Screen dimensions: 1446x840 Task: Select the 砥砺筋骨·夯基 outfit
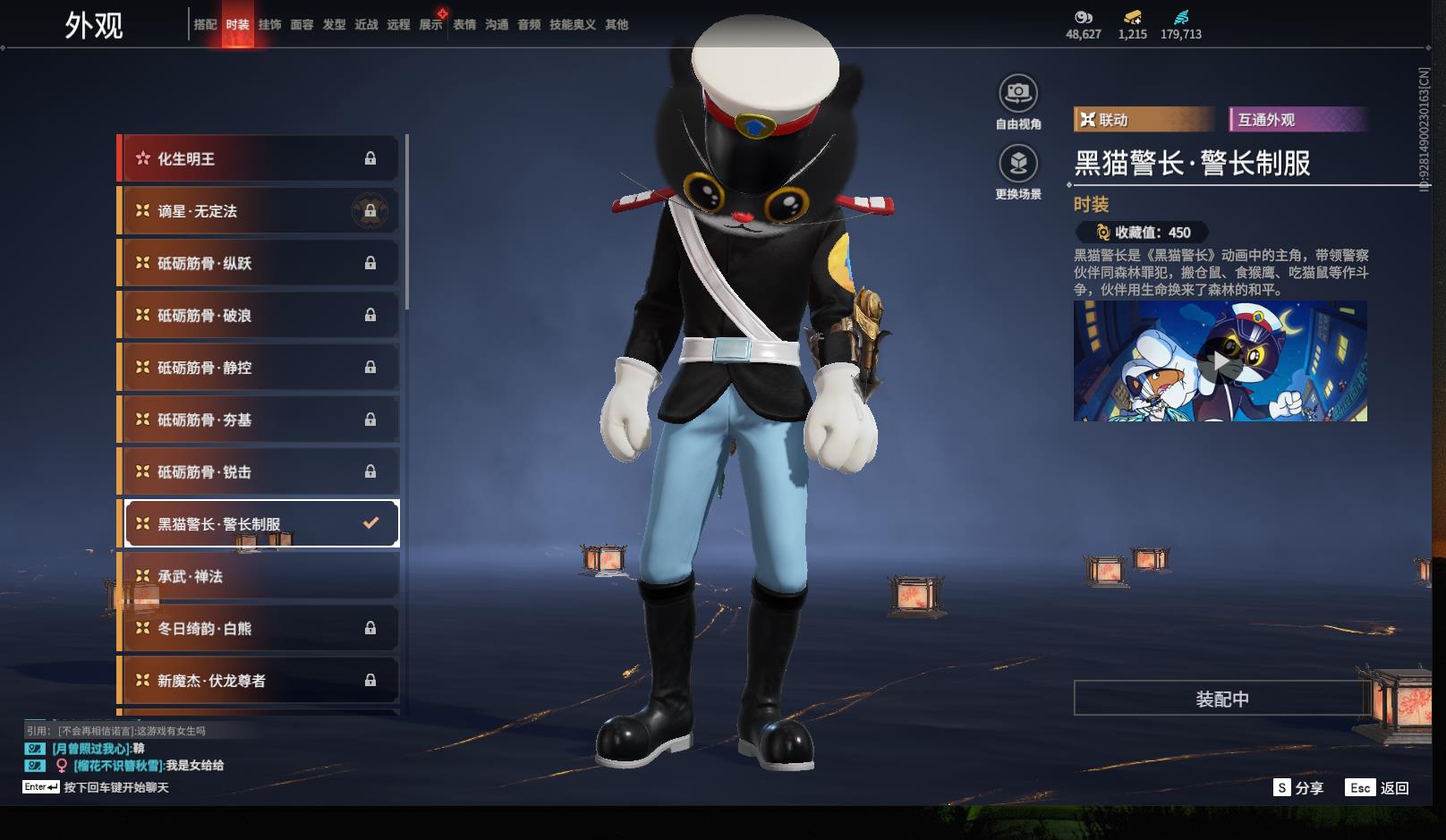click(x=258, y=420)
